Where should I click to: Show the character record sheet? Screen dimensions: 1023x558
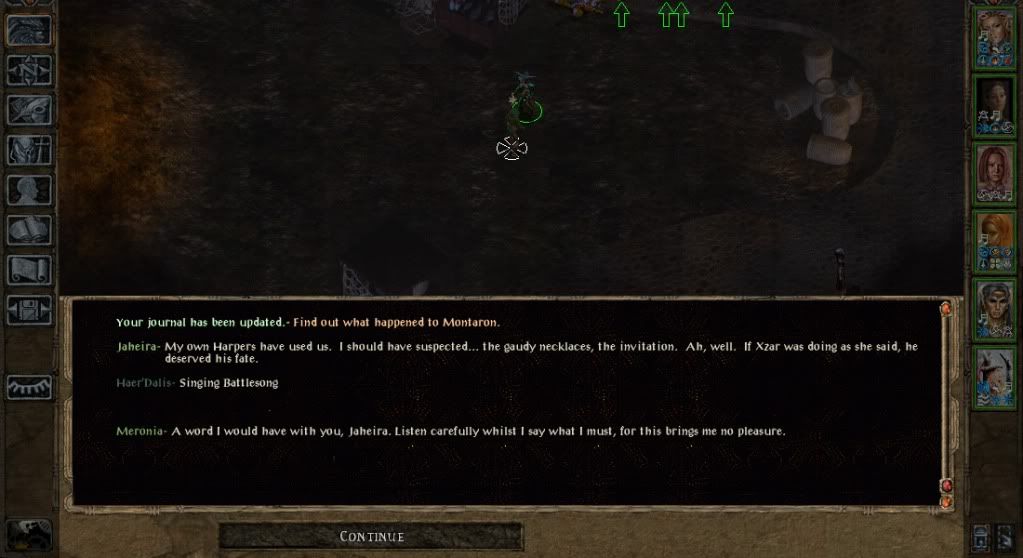(29, 190)
